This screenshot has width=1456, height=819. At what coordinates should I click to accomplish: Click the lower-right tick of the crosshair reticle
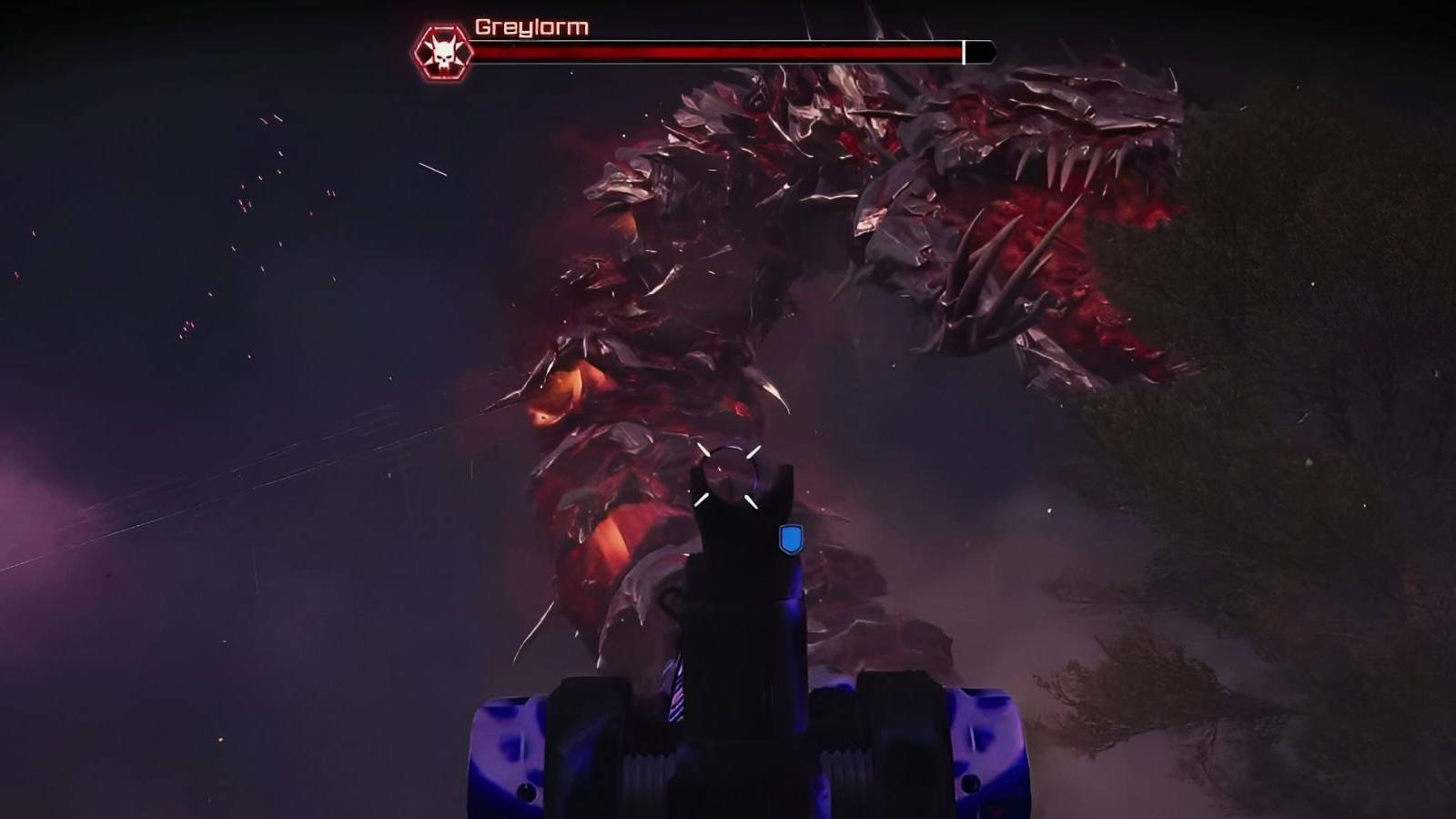coord(753,501)
